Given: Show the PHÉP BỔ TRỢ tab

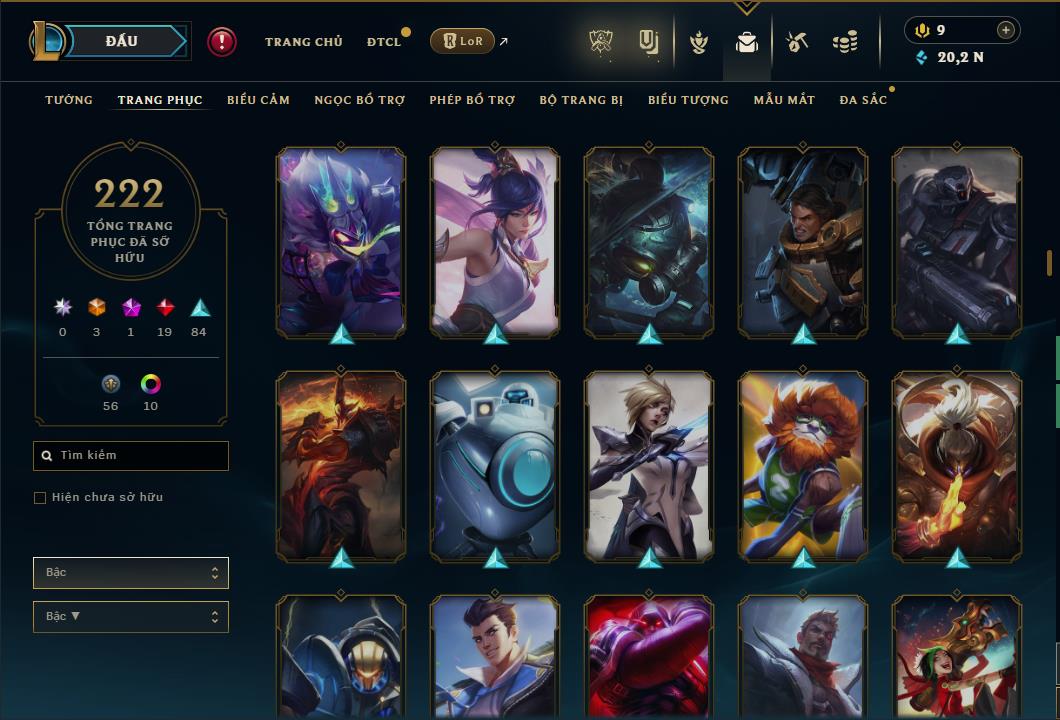Looking at the screenshot, I should tap(472, 100).
